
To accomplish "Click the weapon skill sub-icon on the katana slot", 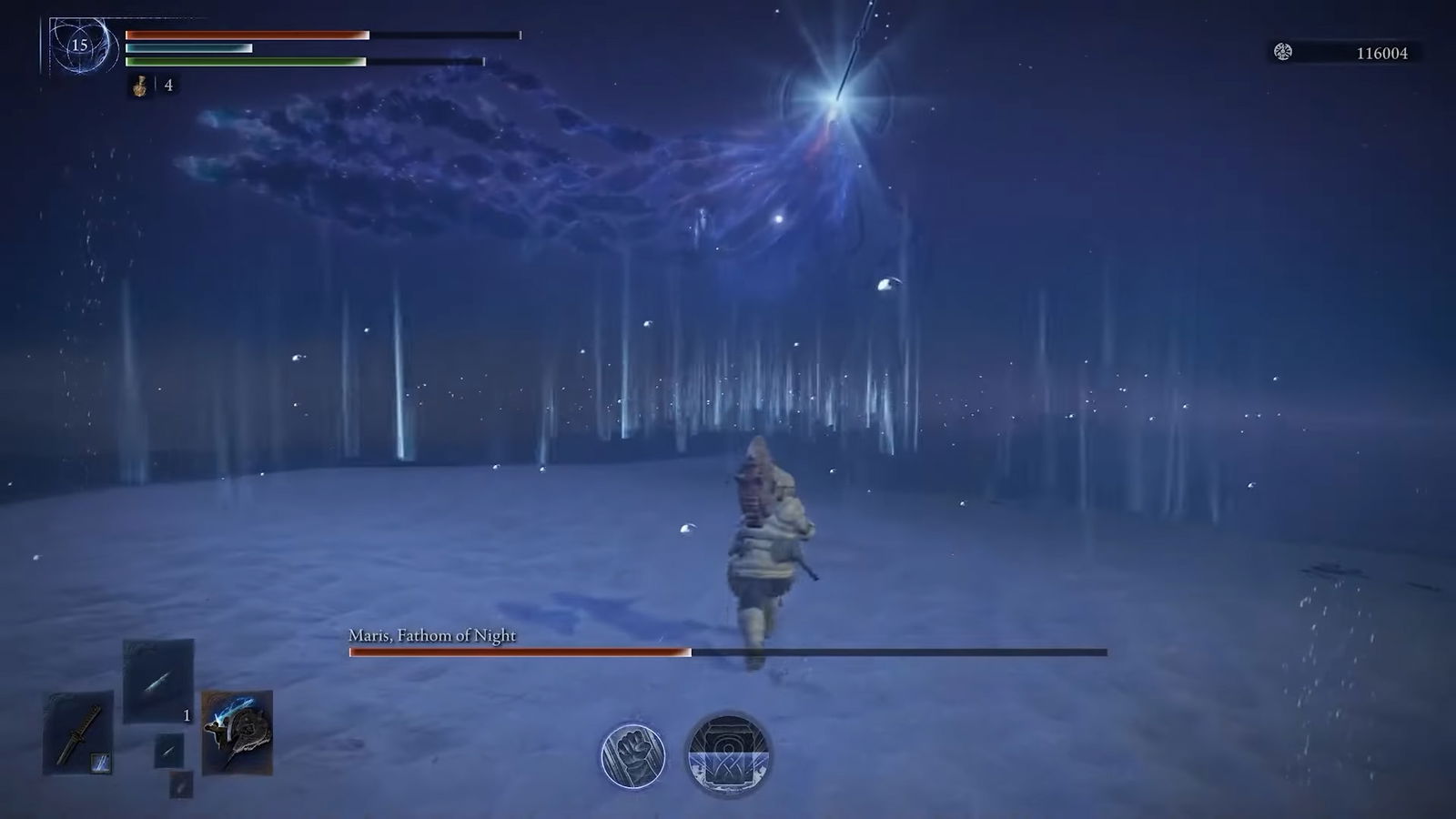I will (x=101, y=763).
